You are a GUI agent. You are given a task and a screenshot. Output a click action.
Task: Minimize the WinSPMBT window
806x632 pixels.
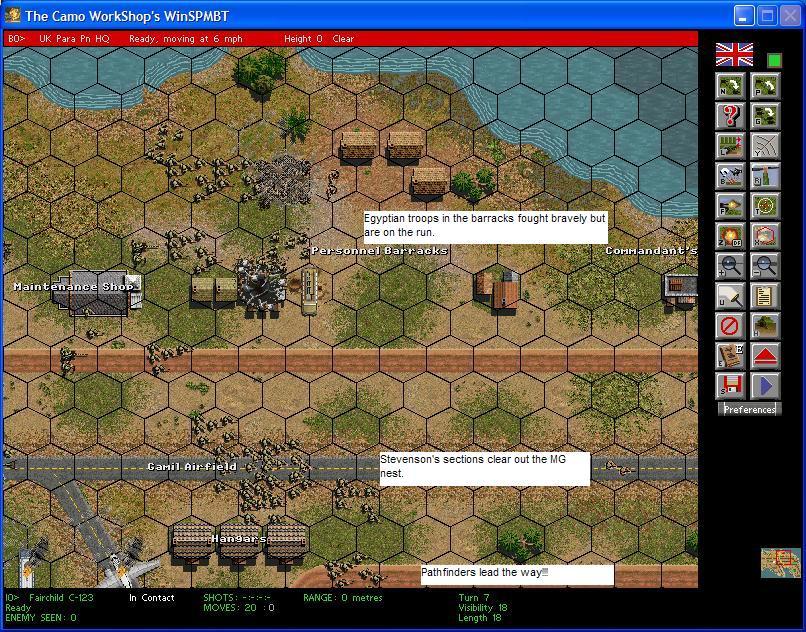[744, 16]
